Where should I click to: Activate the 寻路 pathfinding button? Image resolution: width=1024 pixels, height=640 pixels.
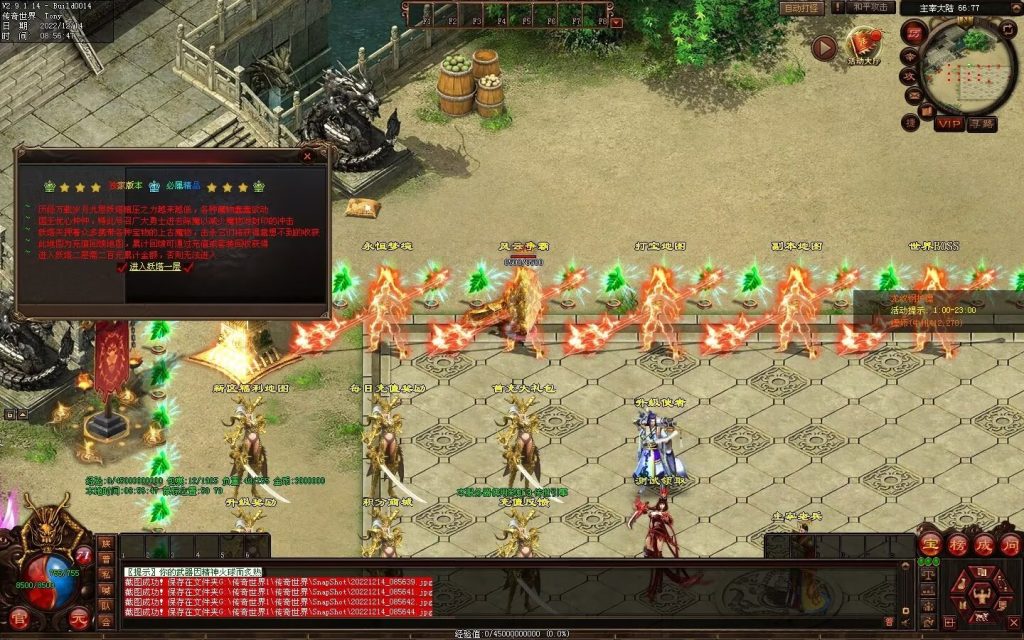tap(982, 124)
